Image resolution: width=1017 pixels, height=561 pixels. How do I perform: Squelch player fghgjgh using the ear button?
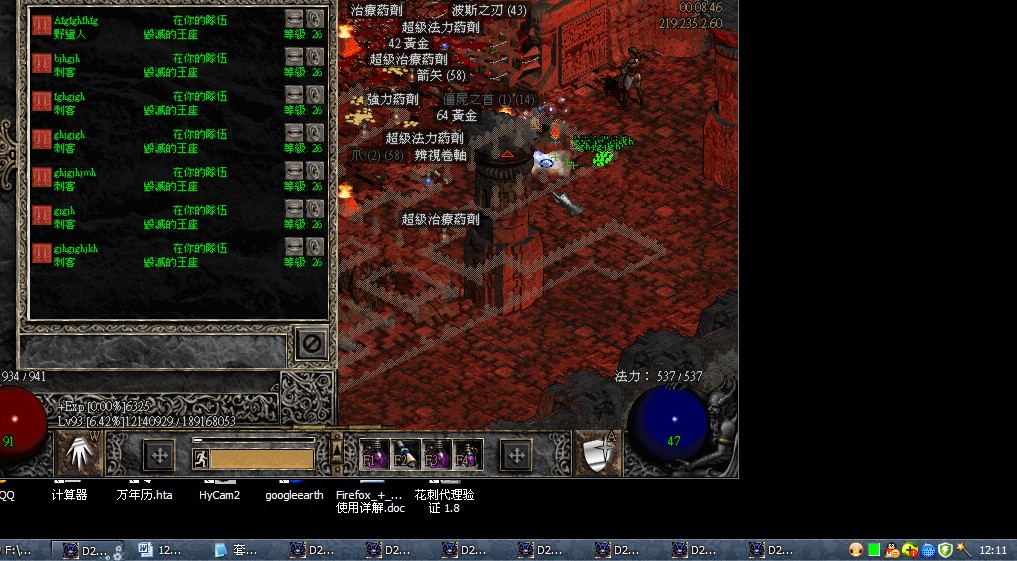315,95
